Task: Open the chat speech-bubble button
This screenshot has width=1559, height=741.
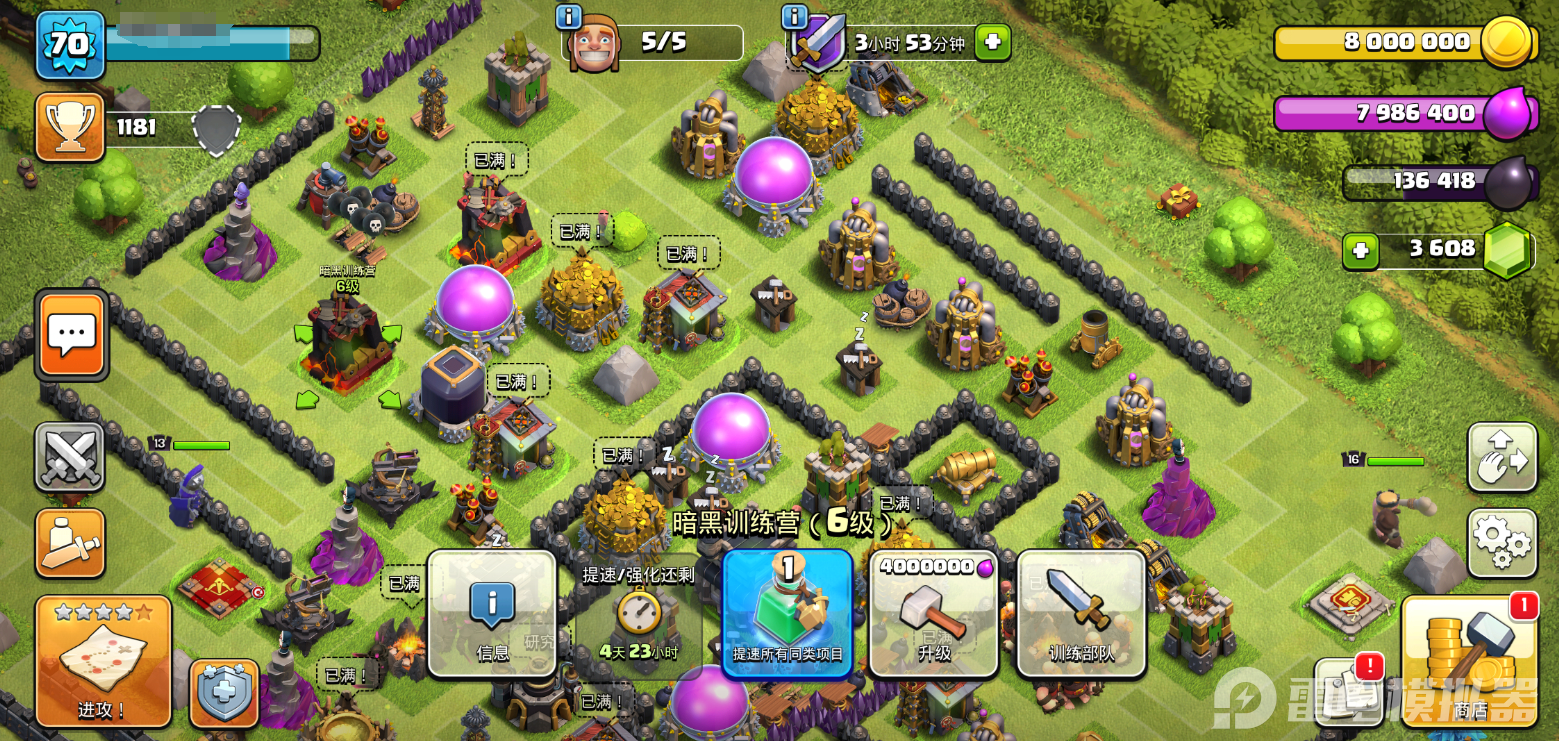Action: (71, 335)
